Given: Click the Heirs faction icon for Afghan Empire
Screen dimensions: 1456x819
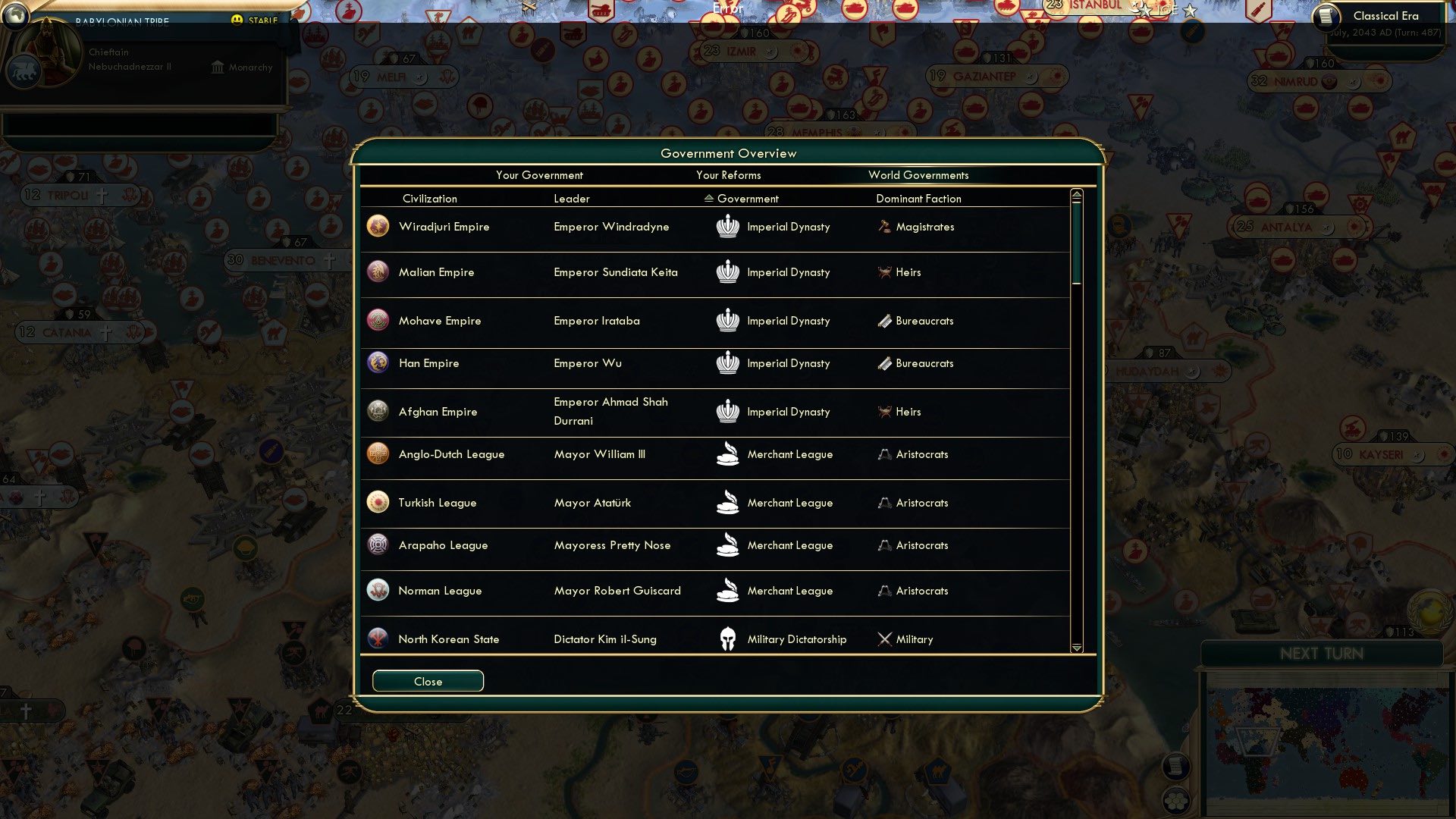Looking at the screenshot, I should tap(883, 412).
